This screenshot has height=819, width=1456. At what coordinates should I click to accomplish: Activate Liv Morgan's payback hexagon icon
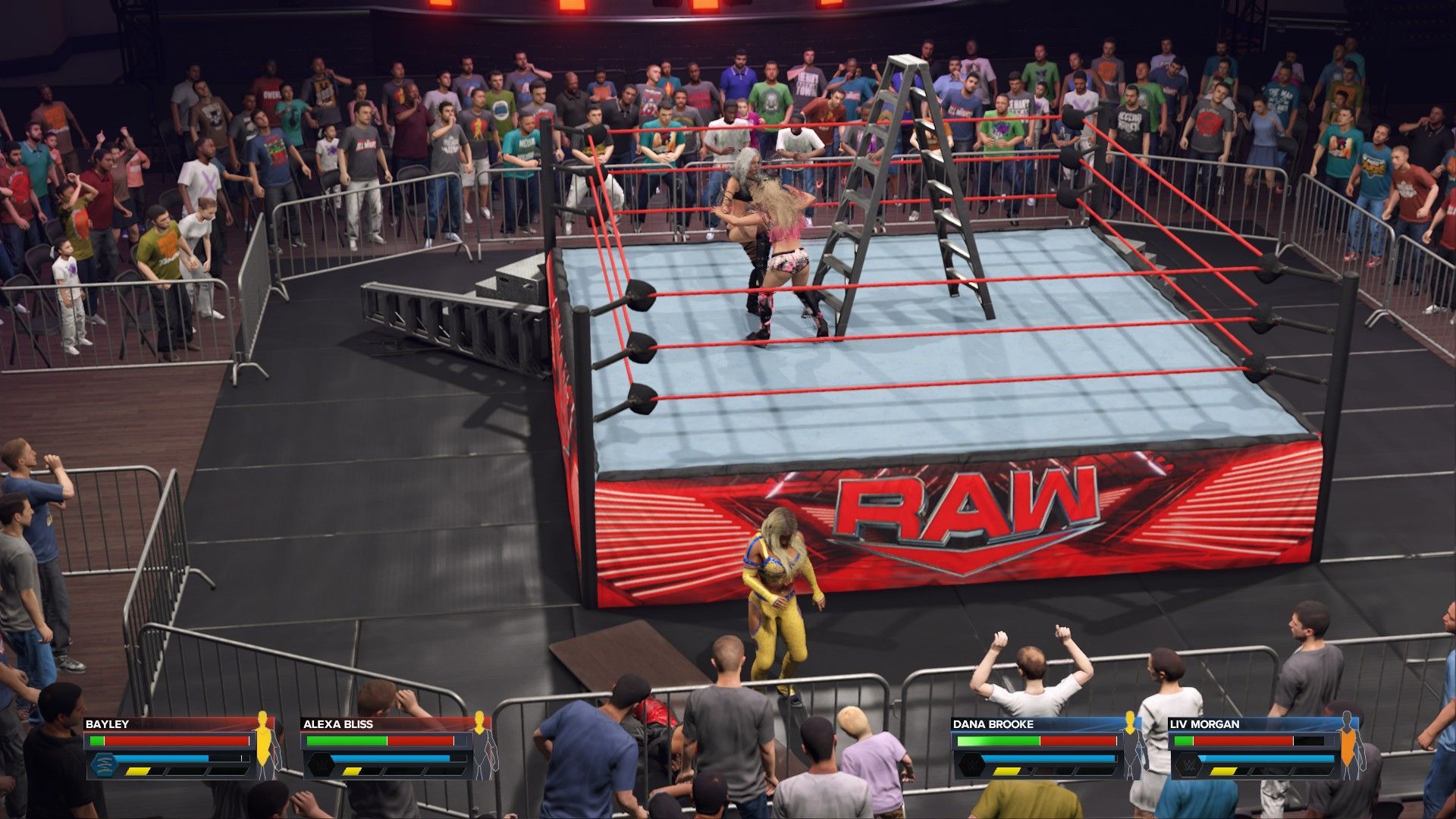1183,764
